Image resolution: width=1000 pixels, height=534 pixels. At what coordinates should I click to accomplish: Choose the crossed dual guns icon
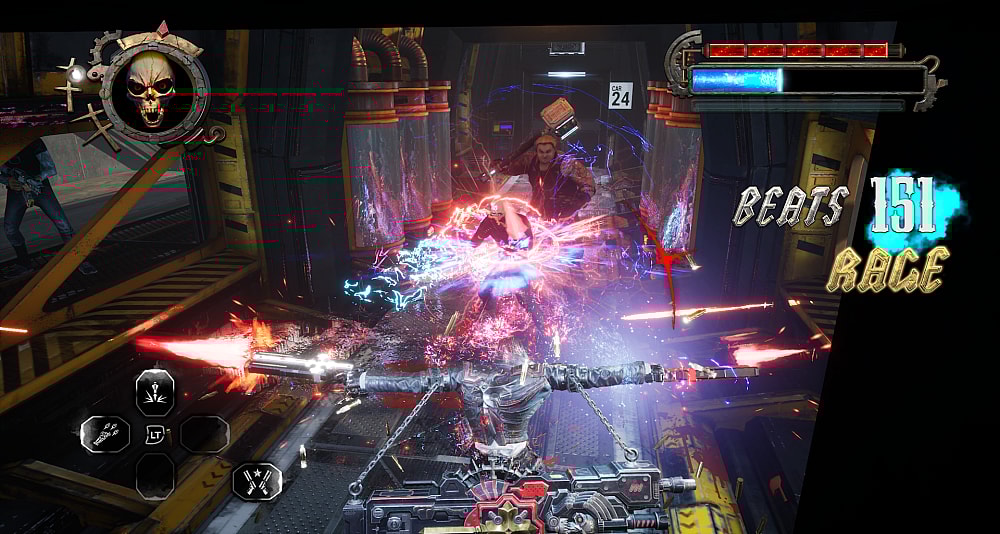tap(256, 481)
